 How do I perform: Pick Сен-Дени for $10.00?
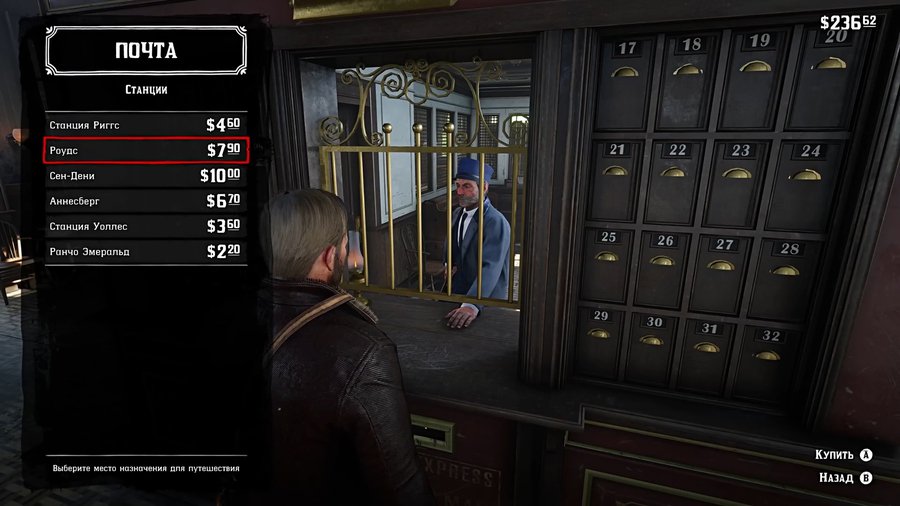(145, 176)
